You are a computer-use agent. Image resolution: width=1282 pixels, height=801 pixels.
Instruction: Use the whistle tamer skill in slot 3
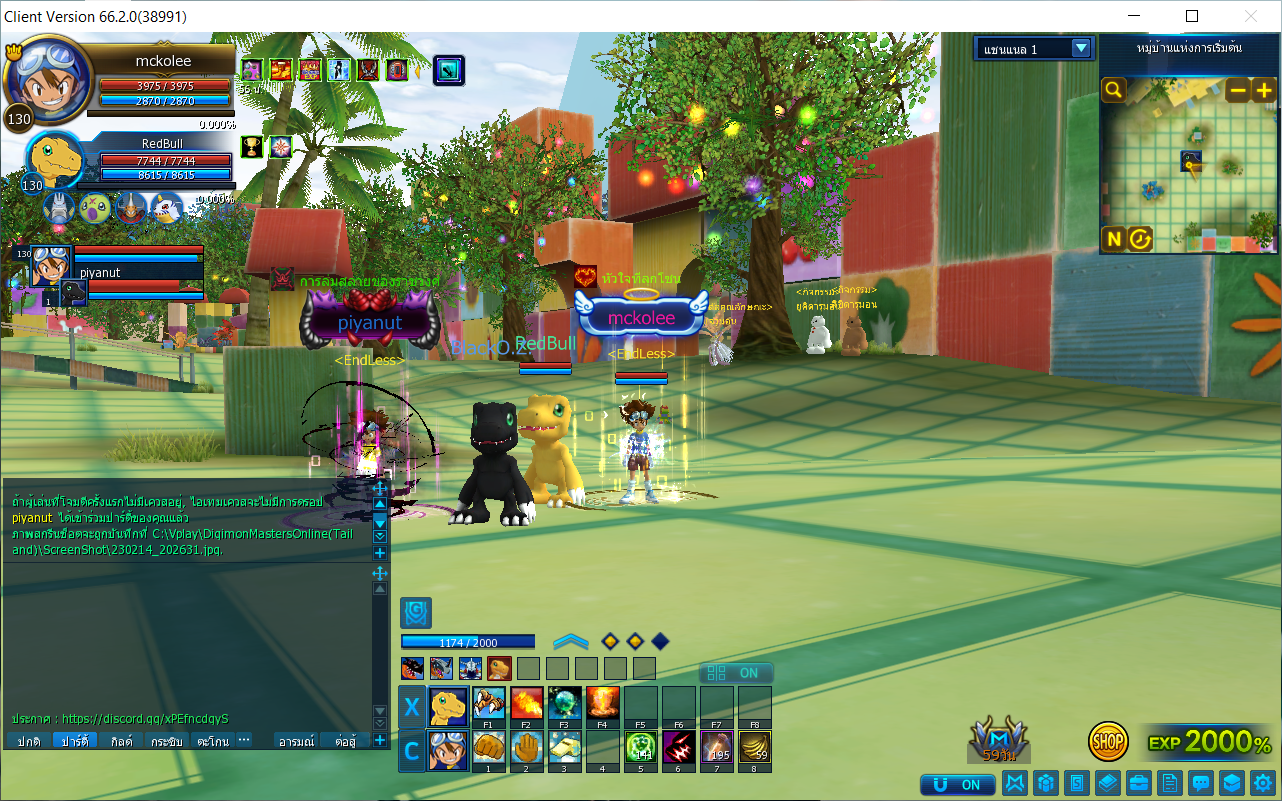coord(565,747)
